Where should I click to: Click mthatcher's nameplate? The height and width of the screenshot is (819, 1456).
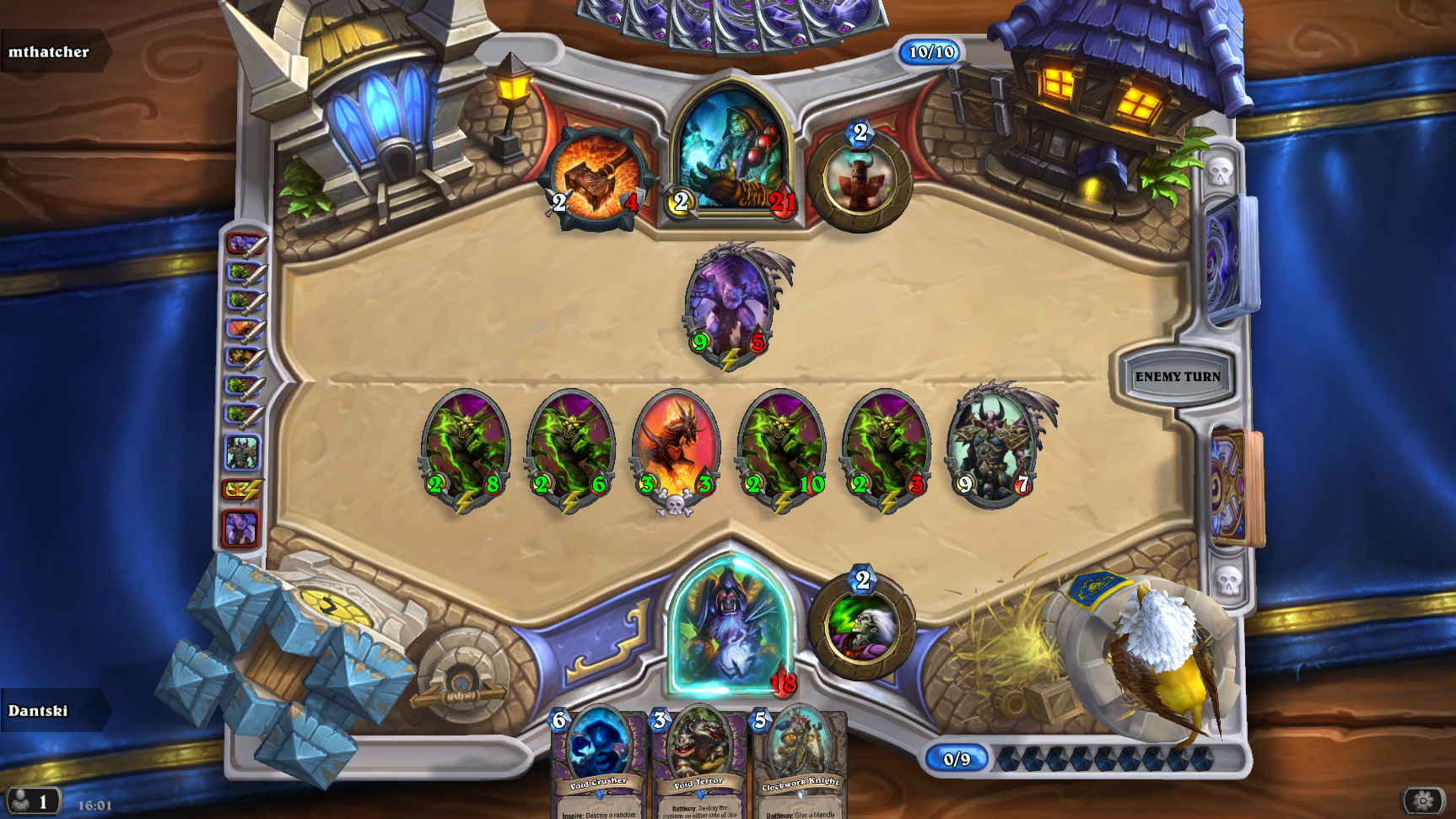pos(51,52)
